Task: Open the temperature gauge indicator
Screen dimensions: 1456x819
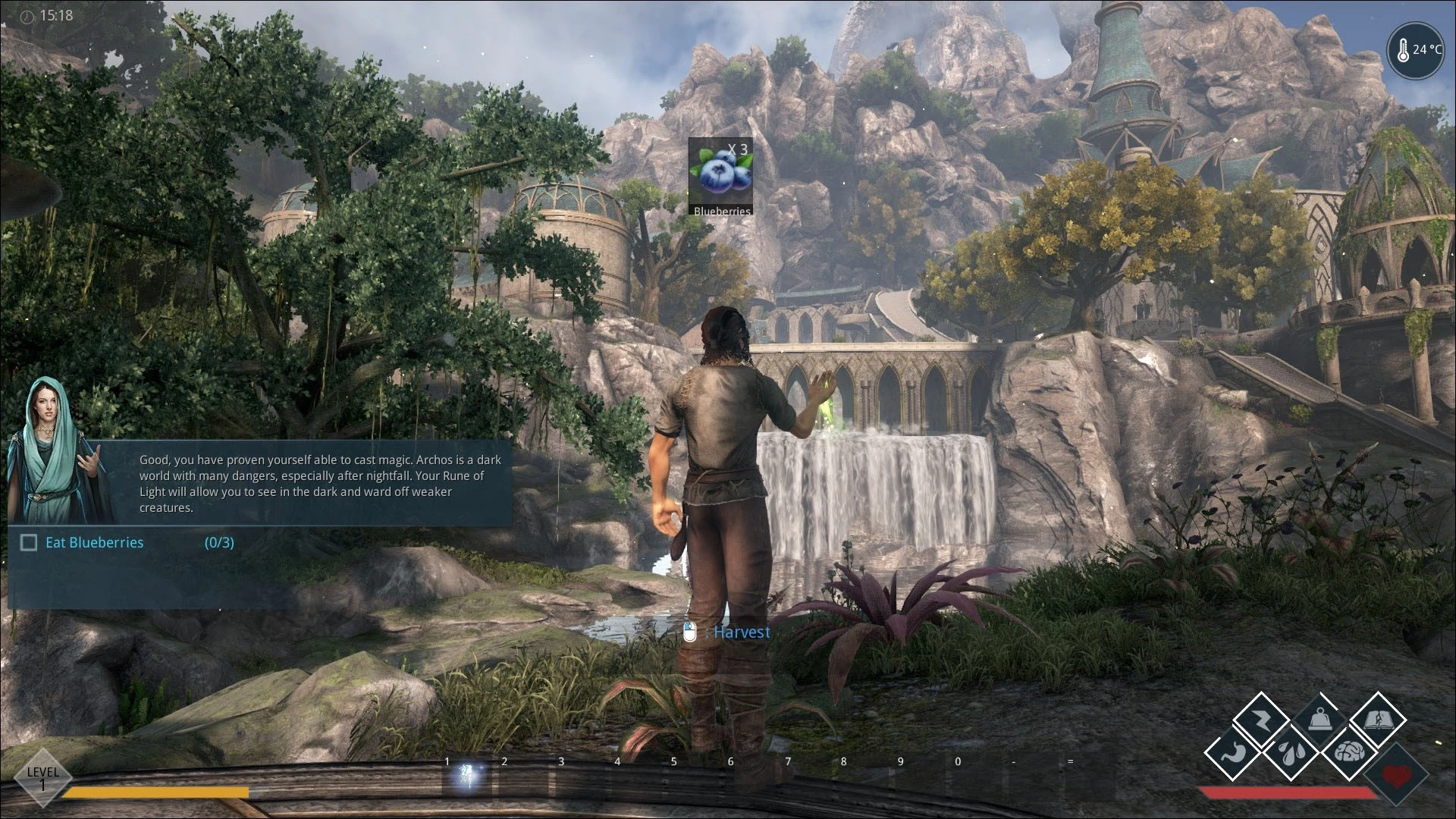Action: [1415, 51]
